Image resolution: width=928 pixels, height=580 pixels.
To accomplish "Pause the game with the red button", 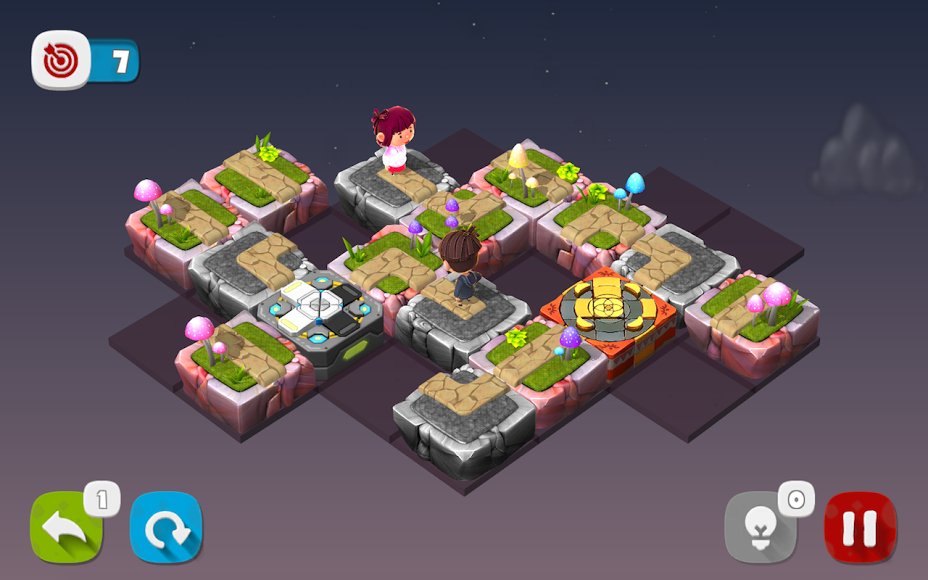I will click(860, 527).
